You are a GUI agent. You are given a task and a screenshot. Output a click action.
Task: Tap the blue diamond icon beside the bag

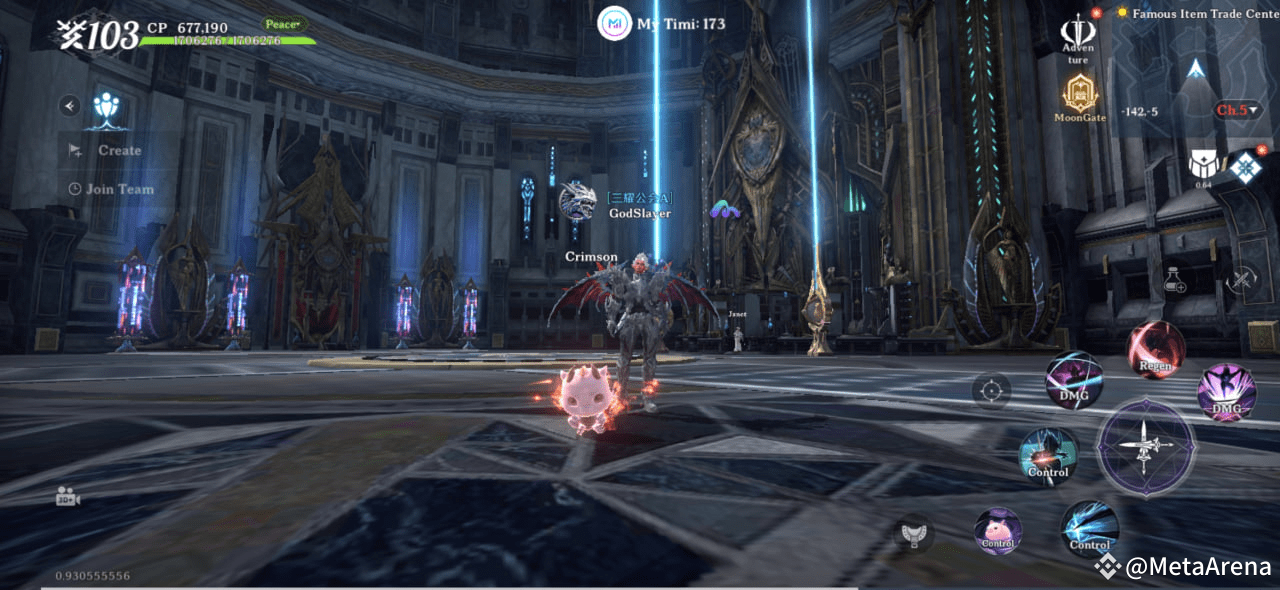tap(1246, 167)
